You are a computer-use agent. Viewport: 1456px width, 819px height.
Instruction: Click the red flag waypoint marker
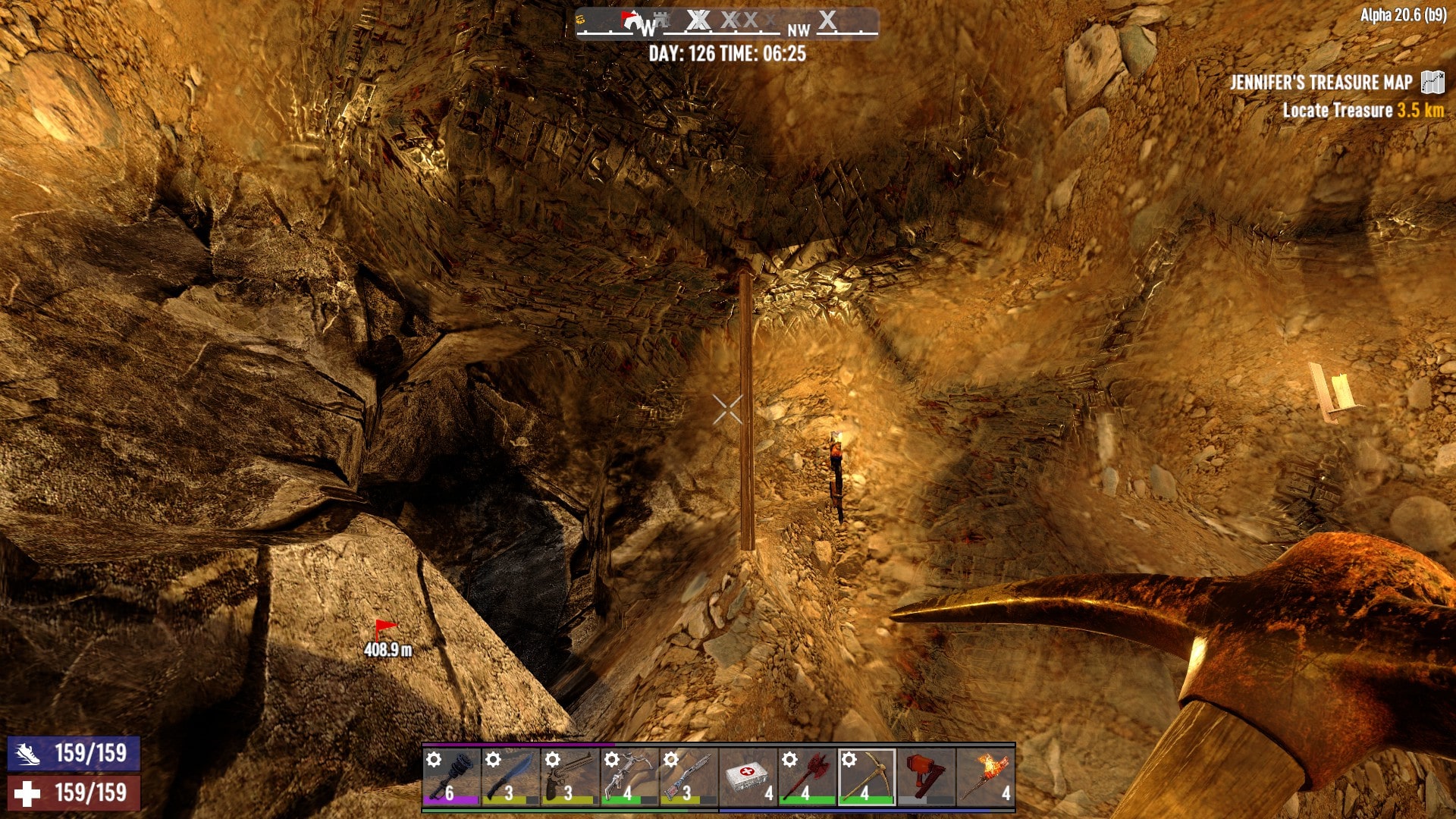[x=385, y=628]
